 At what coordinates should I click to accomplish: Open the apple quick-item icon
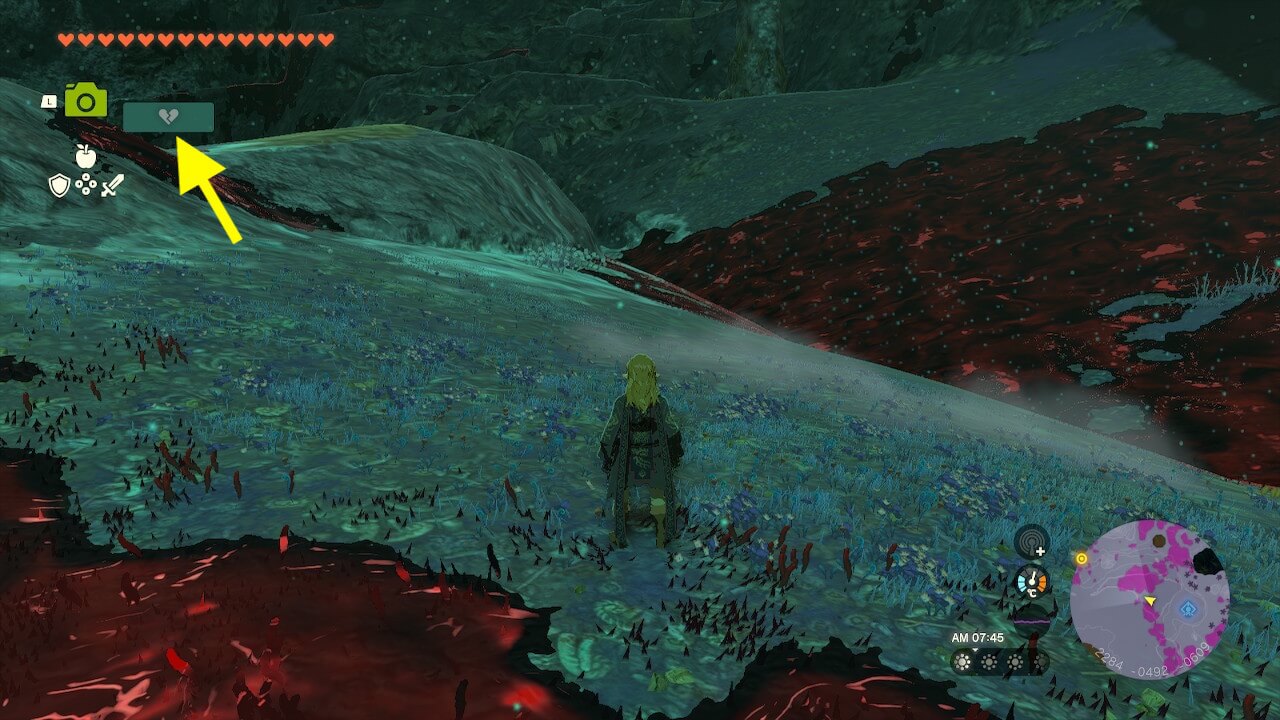pyautogui.click(x=85, y=156)
